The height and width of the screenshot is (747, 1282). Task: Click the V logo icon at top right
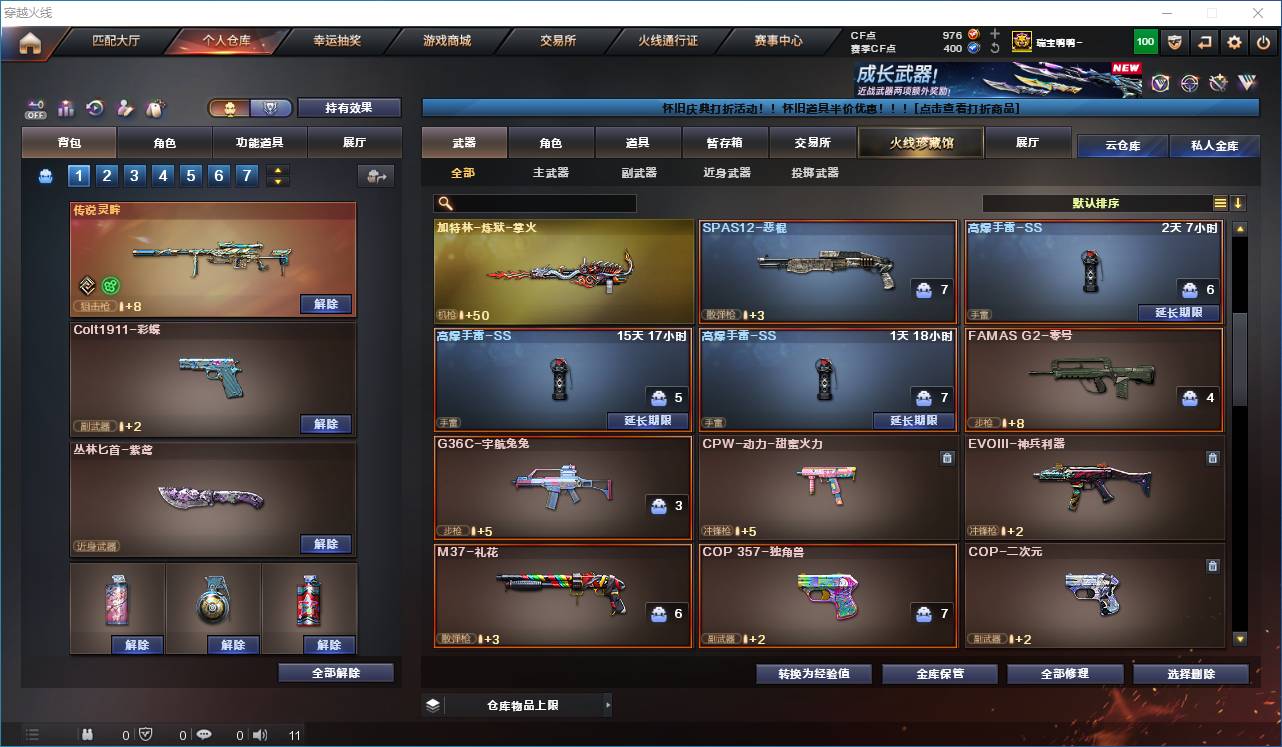(x=1247, y=82)
